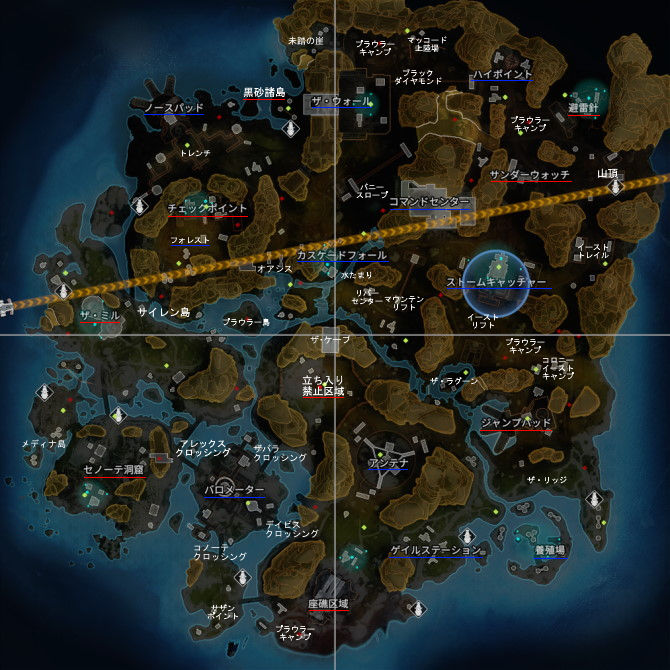This screenshot has width=670, height=670.
Task: Click the 避雷針 map label
Action: (x=583, y=107)
